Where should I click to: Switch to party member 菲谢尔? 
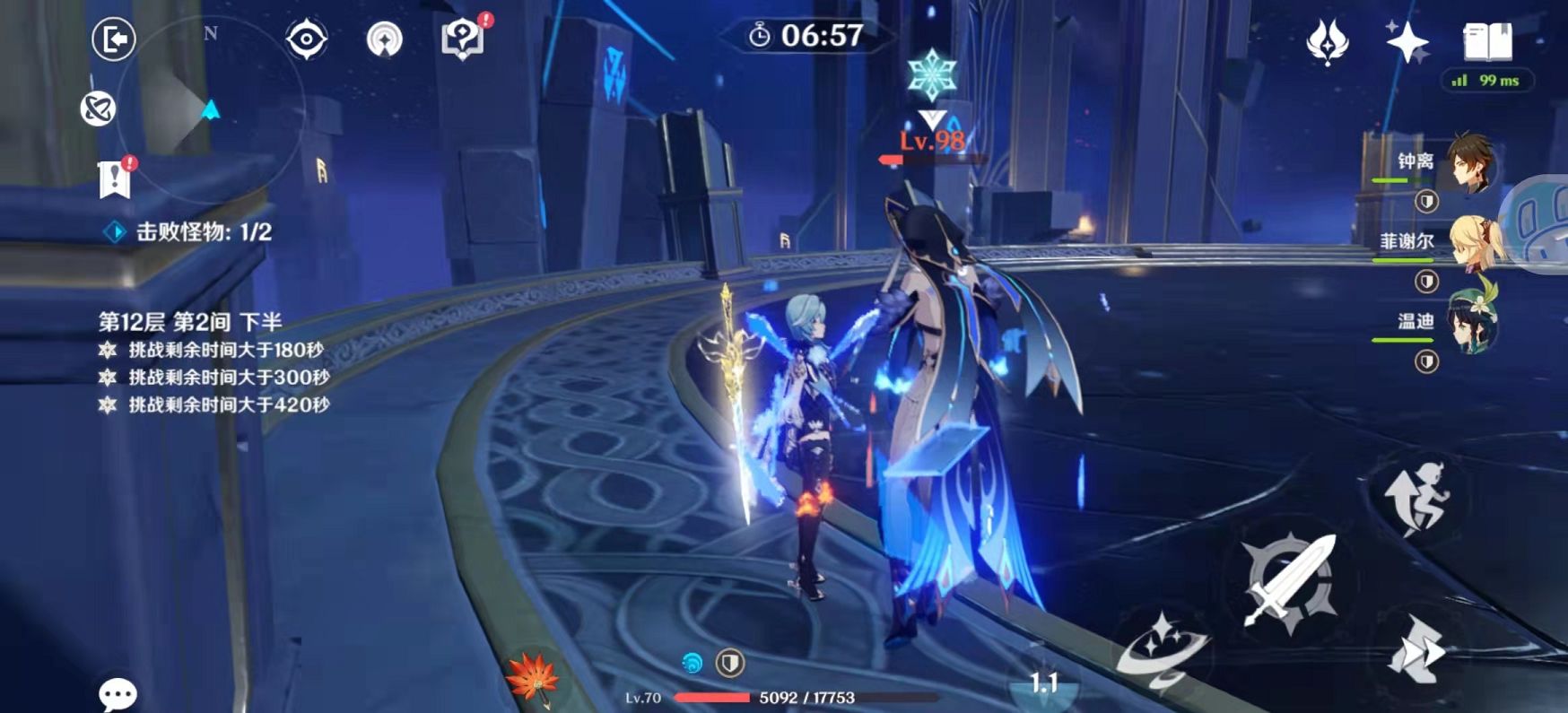[x=1469, y=242]
